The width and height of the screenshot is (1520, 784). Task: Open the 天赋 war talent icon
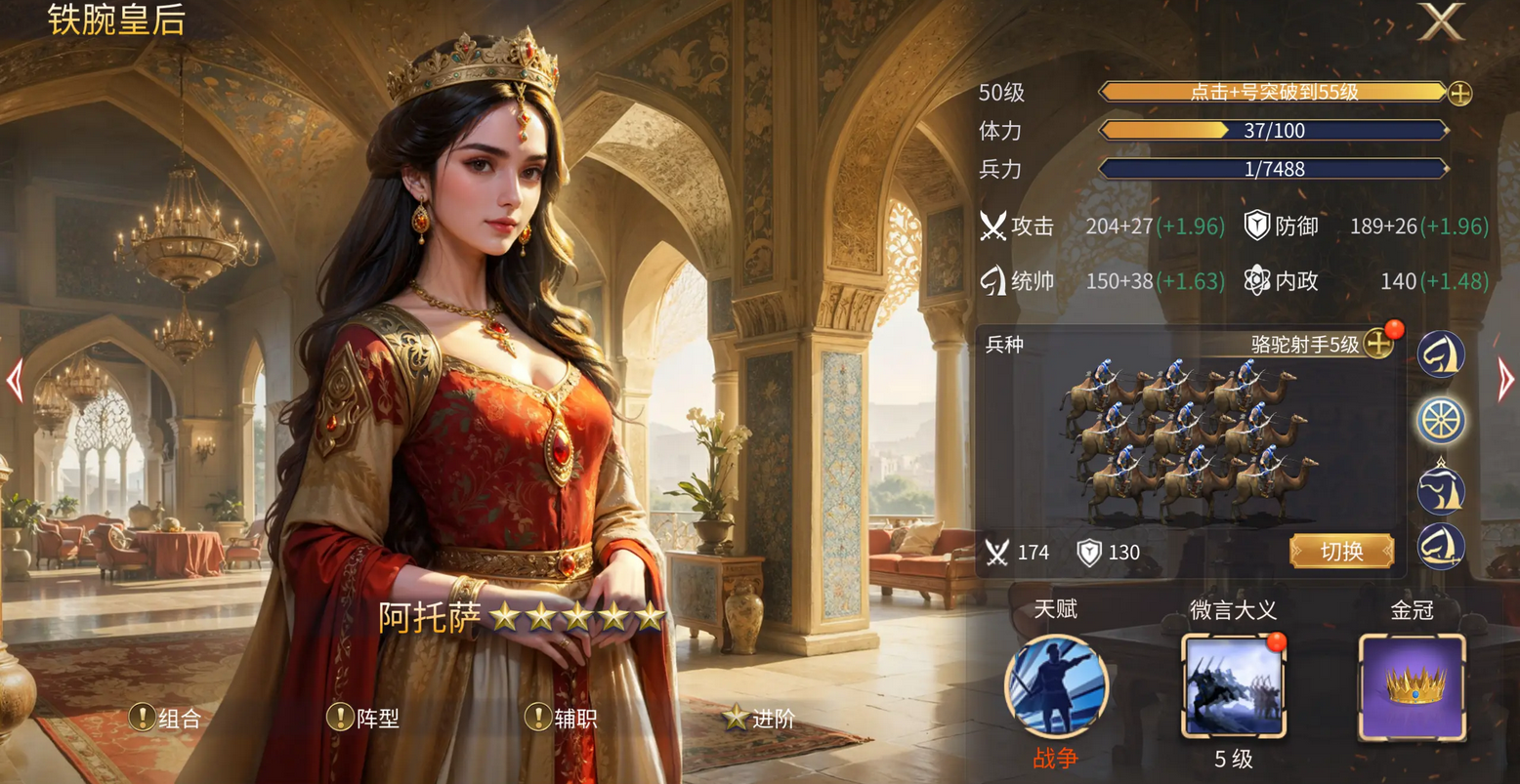[x=1056, y=686]
